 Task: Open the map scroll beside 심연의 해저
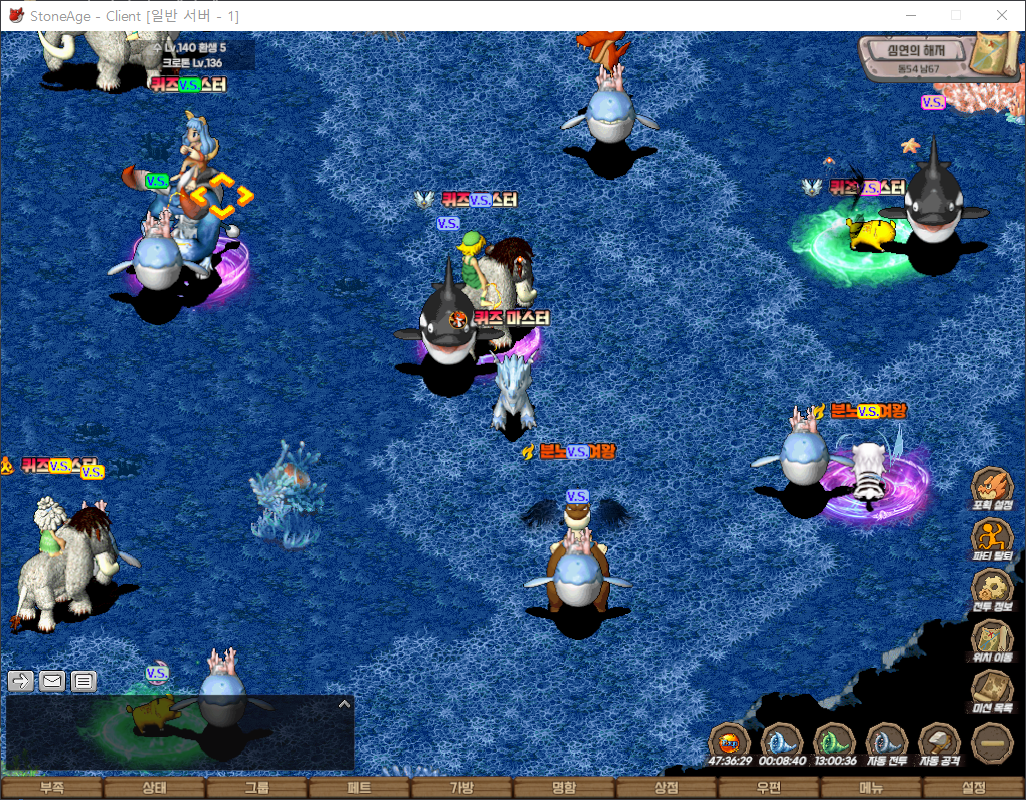click(995, 55)
